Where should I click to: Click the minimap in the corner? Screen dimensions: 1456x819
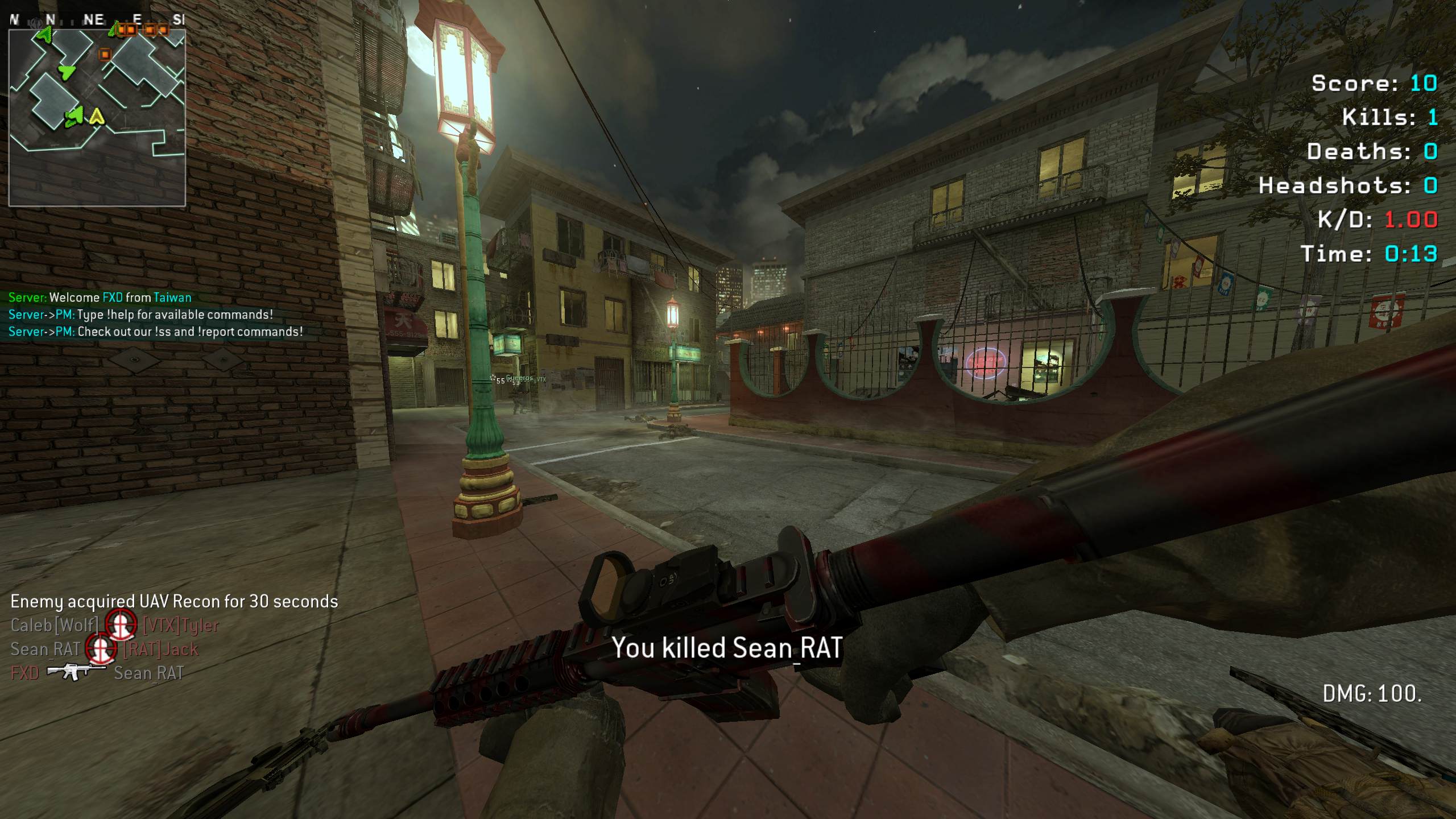coord(97,118)
